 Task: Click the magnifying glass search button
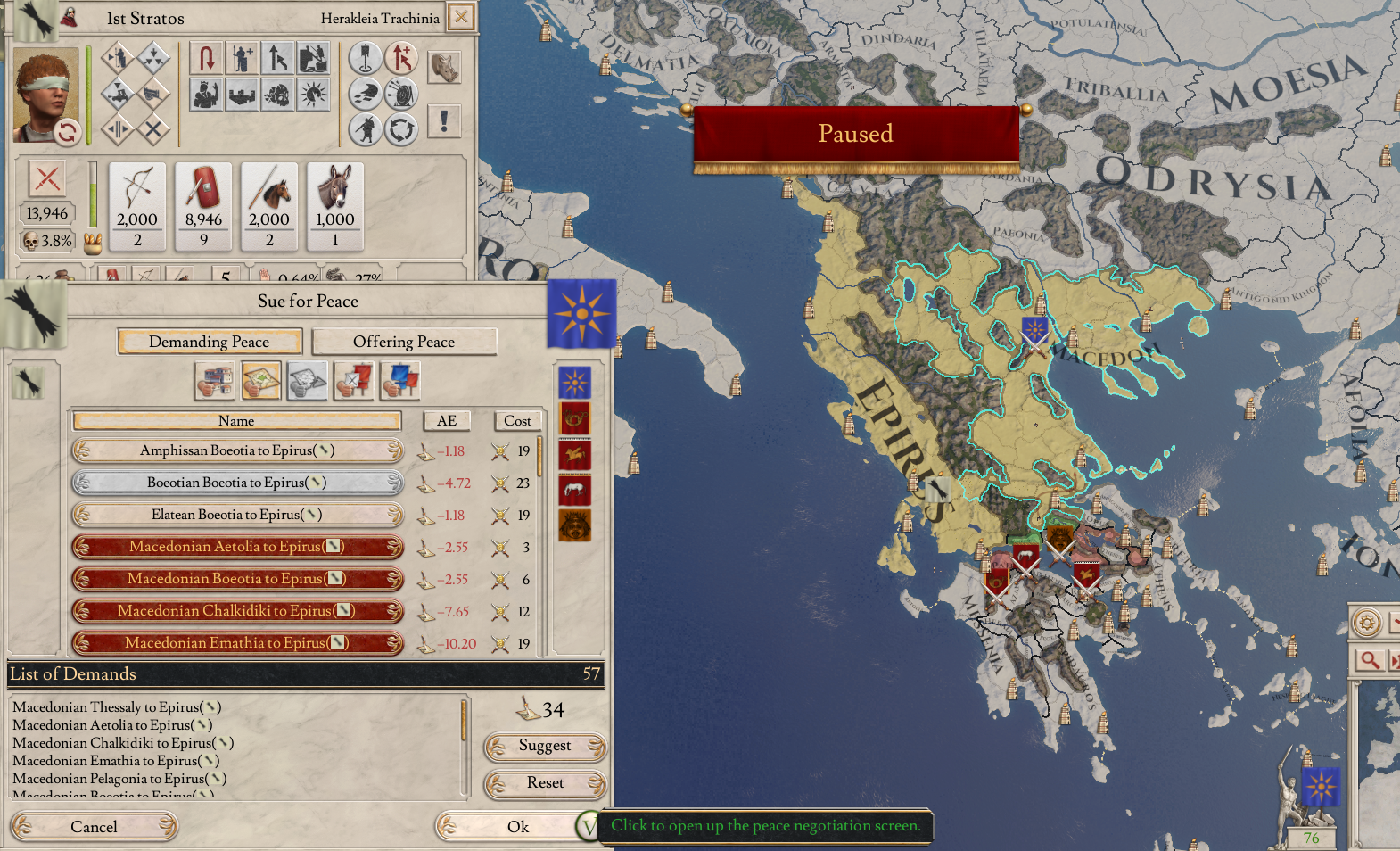pos(1370,660)
